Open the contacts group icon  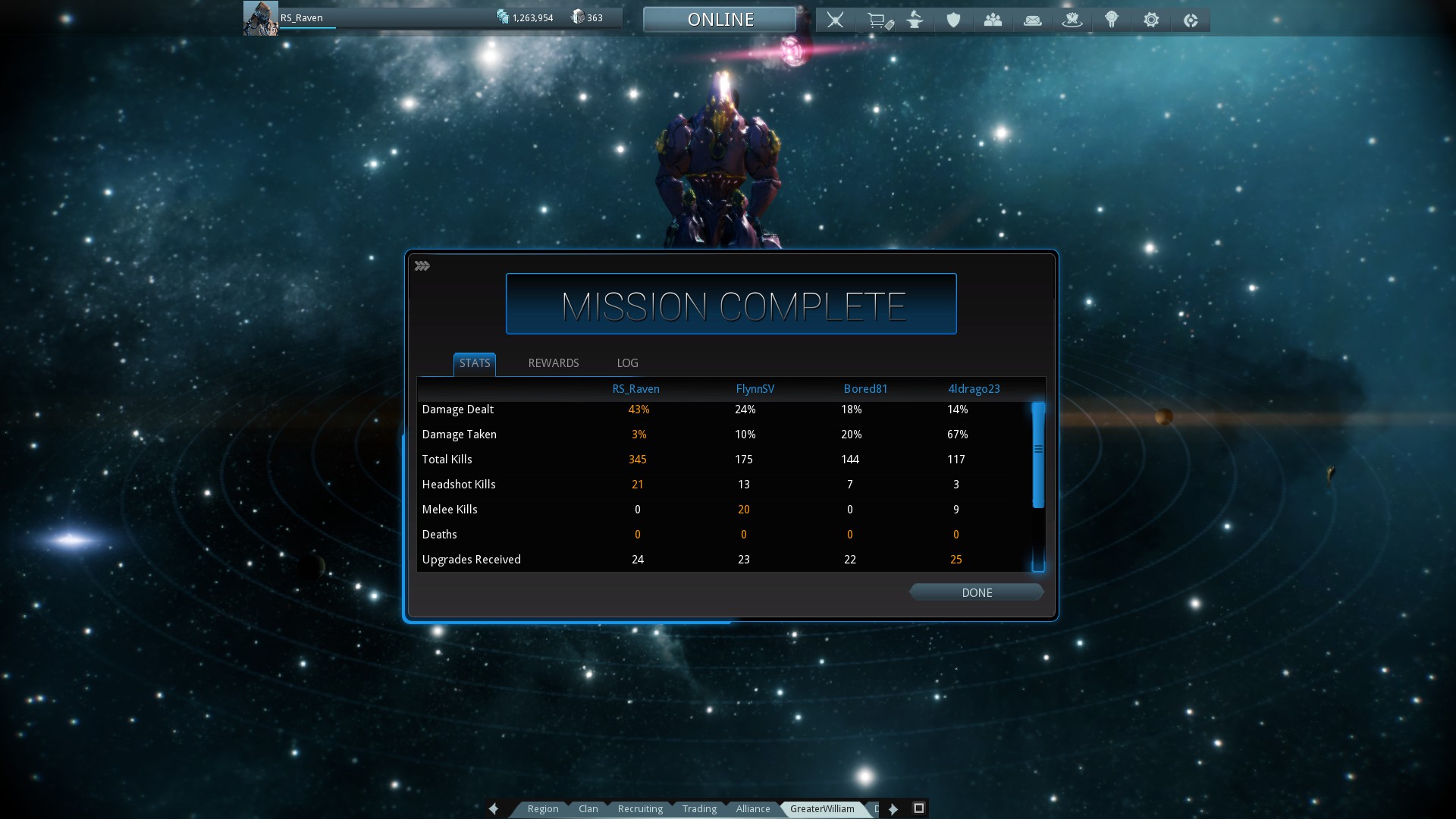coord(993,20)
